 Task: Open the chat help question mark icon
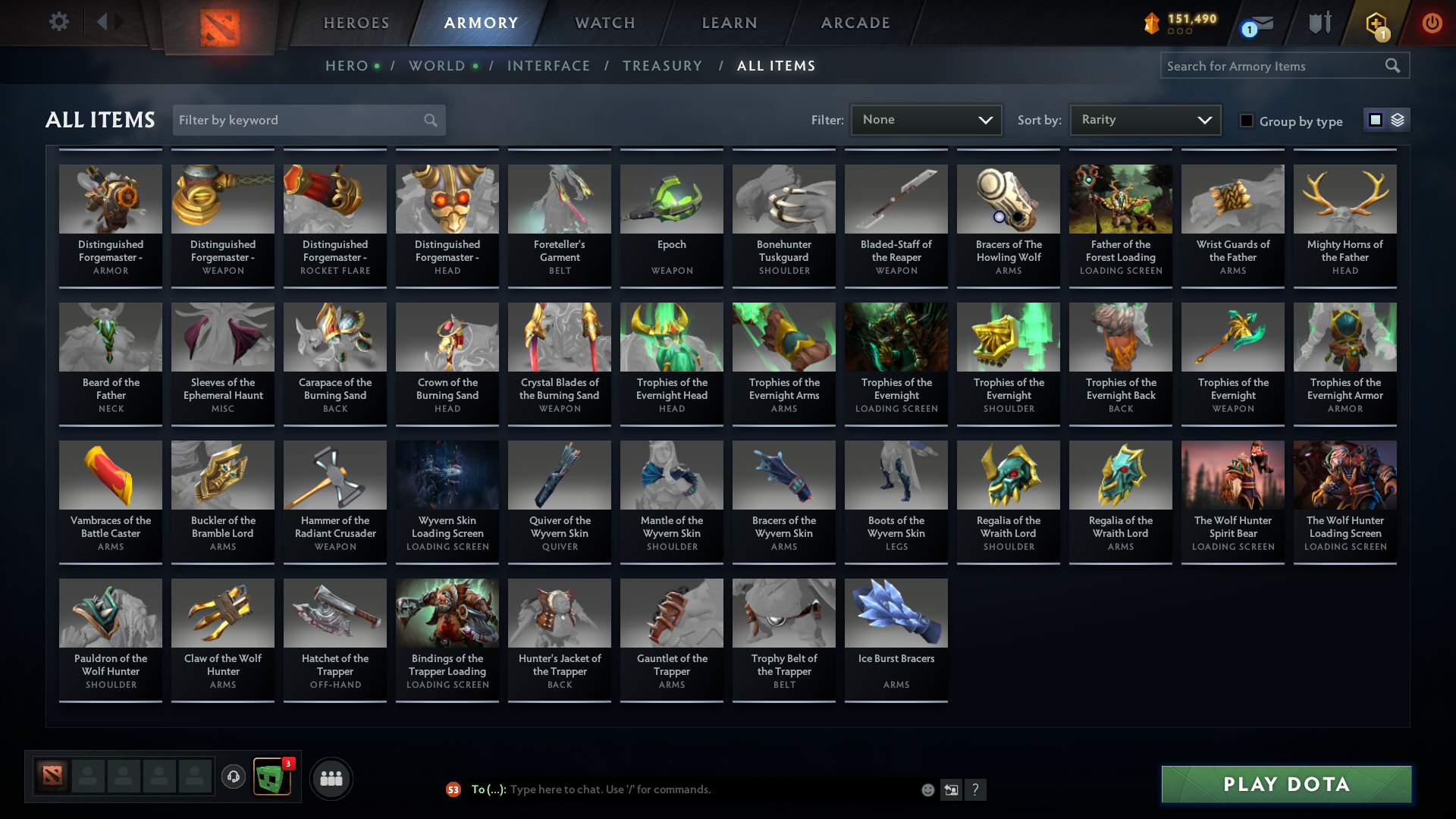click(x=977, y=789)
